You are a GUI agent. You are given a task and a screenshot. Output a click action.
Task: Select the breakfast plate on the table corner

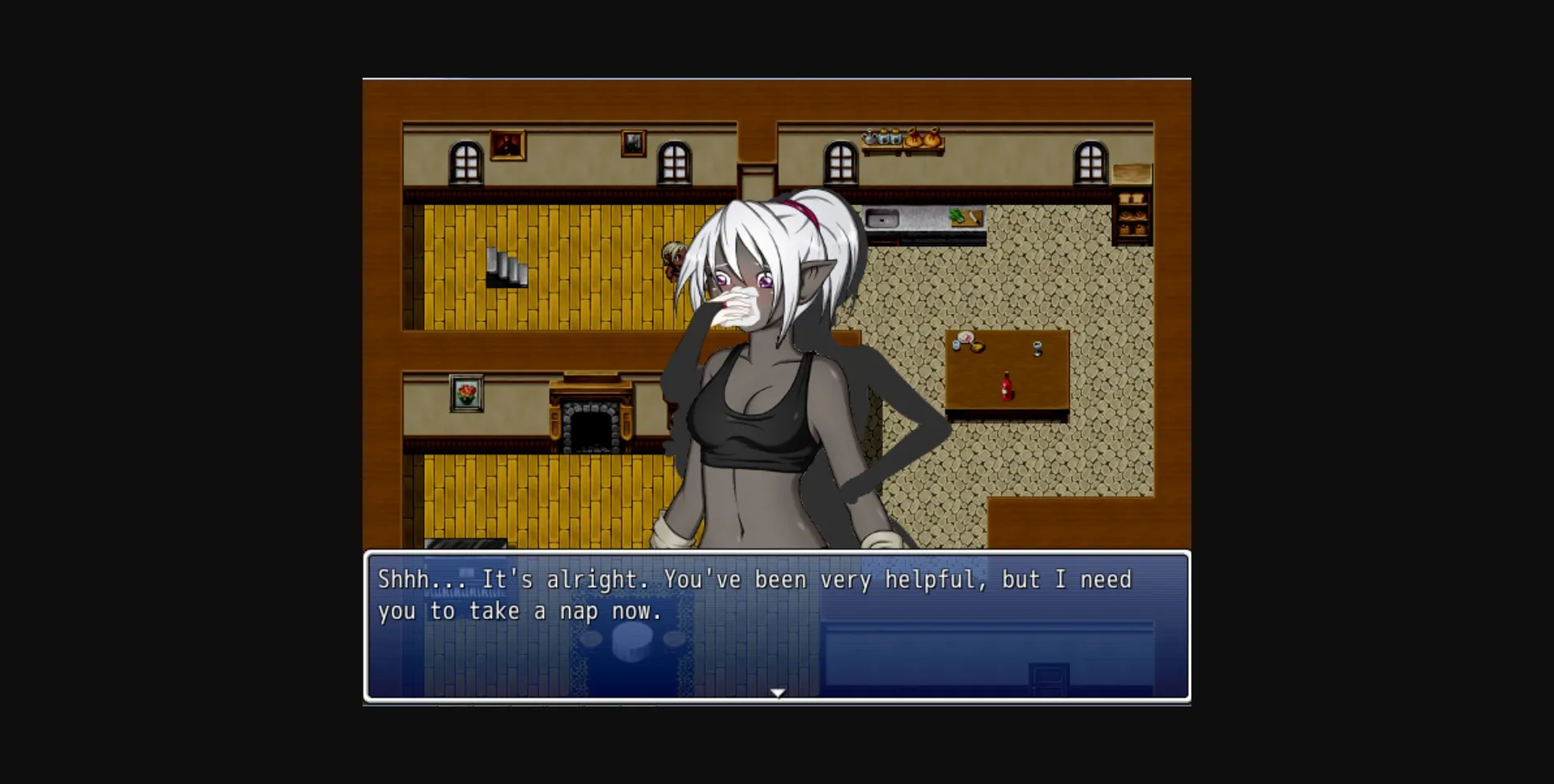pyautogui.click(x=964, y=336)
